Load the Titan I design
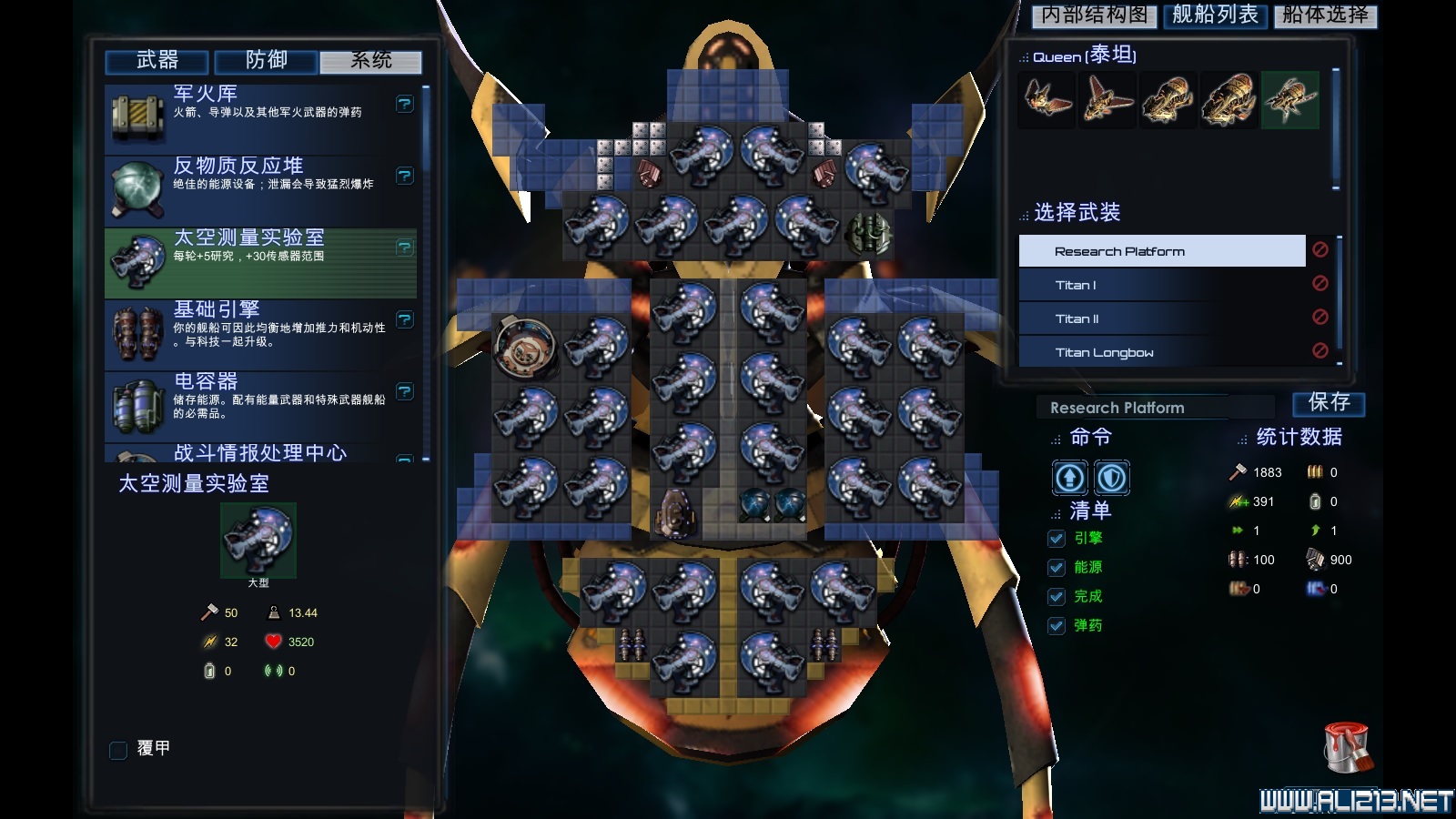 1161,286
